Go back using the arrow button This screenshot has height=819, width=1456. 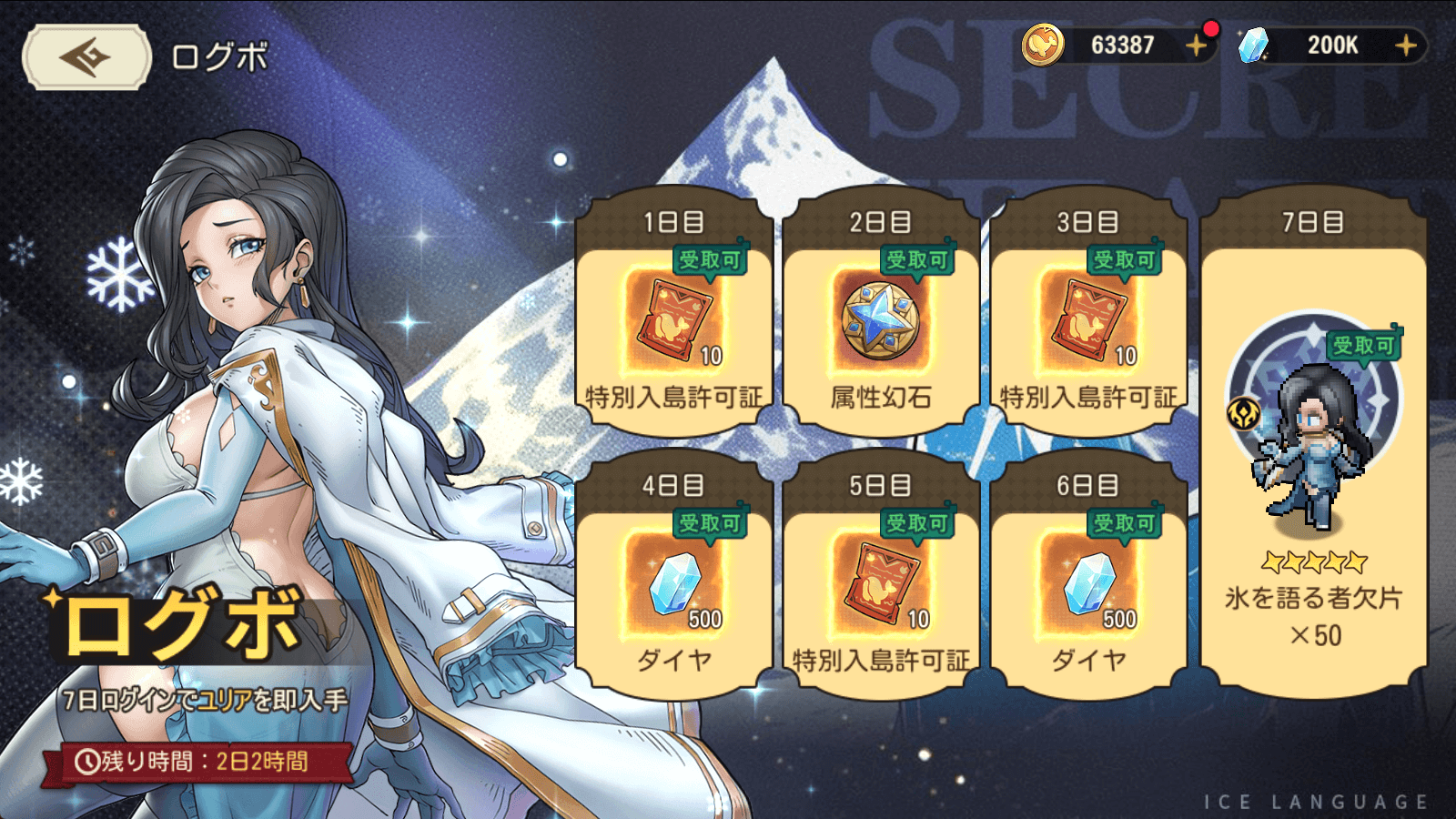[x=86, y=57]
